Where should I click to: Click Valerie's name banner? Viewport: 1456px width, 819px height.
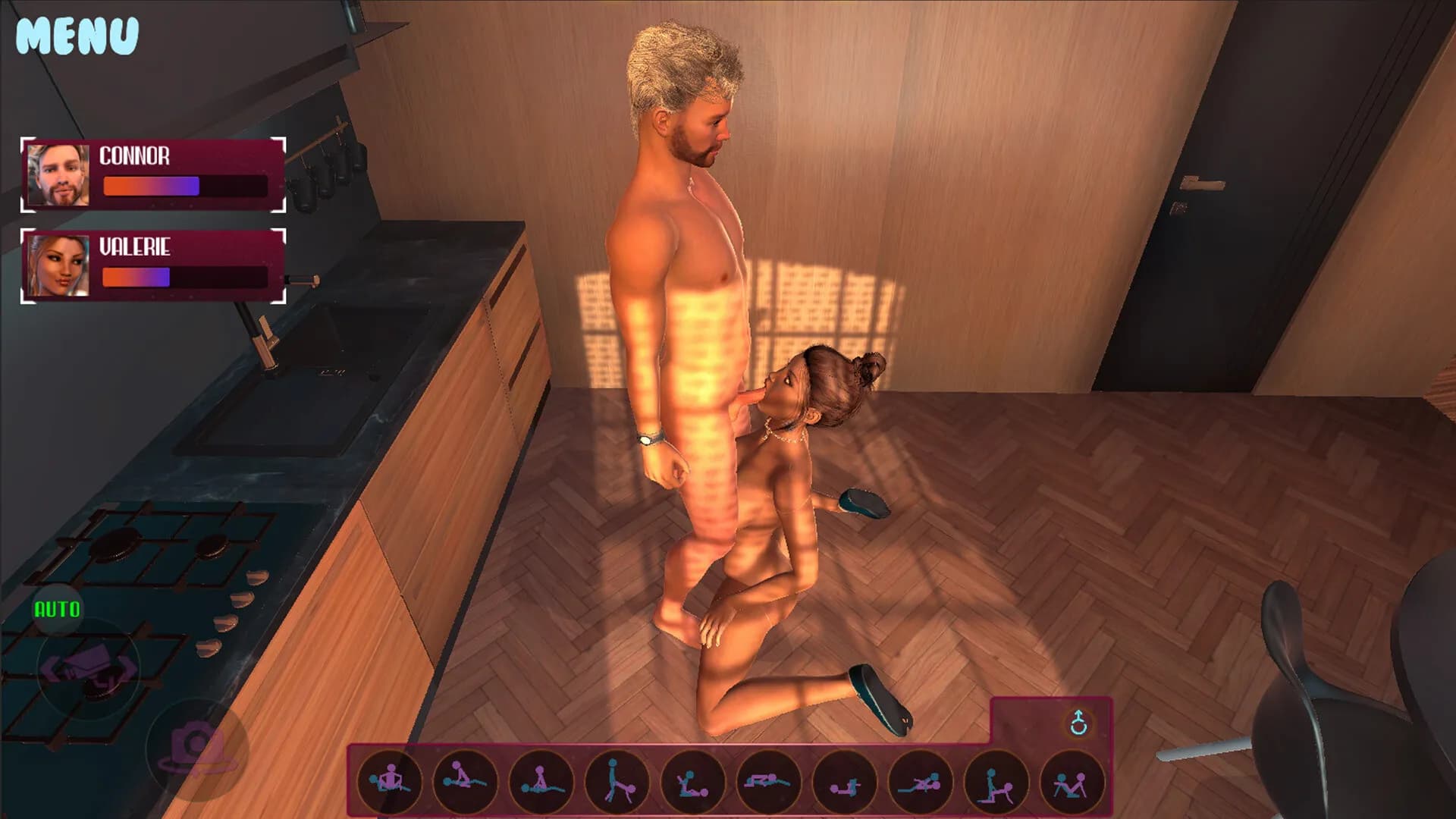pyautogui.click(x=136, y=246)
